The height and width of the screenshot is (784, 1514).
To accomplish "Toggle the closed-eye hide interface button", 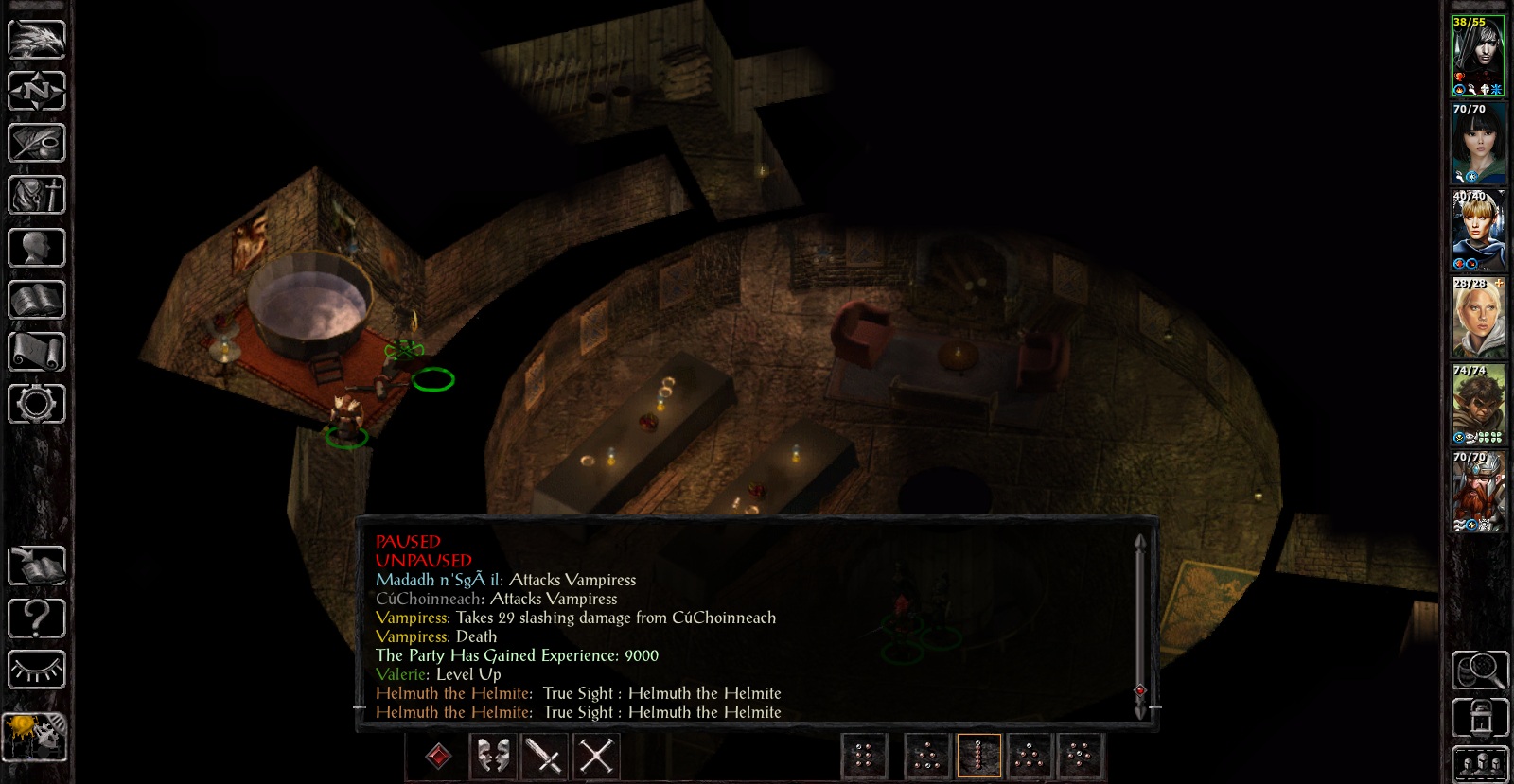I will (37, 671).
